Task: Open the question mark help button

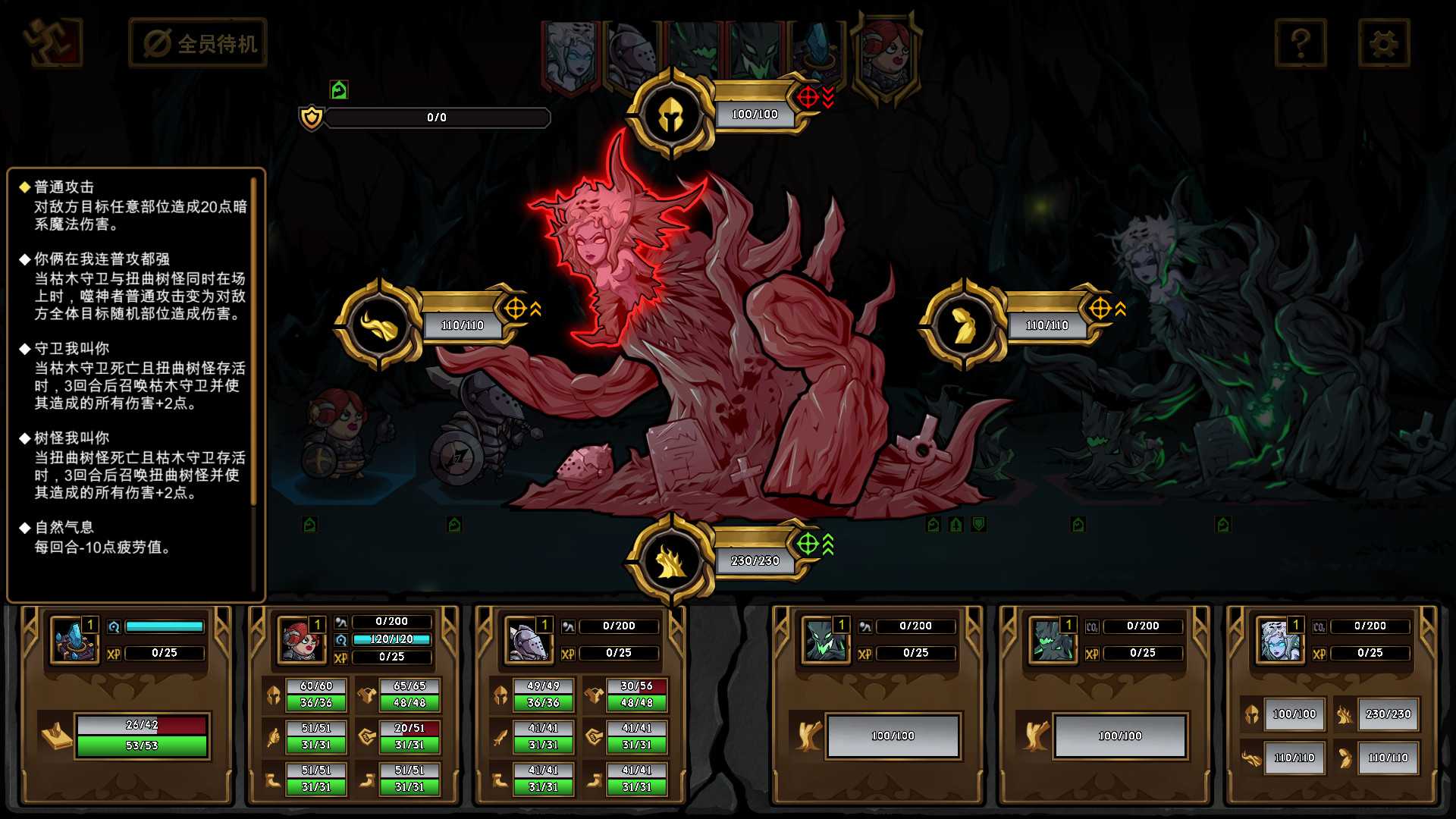Action: tap(1301, 43)
